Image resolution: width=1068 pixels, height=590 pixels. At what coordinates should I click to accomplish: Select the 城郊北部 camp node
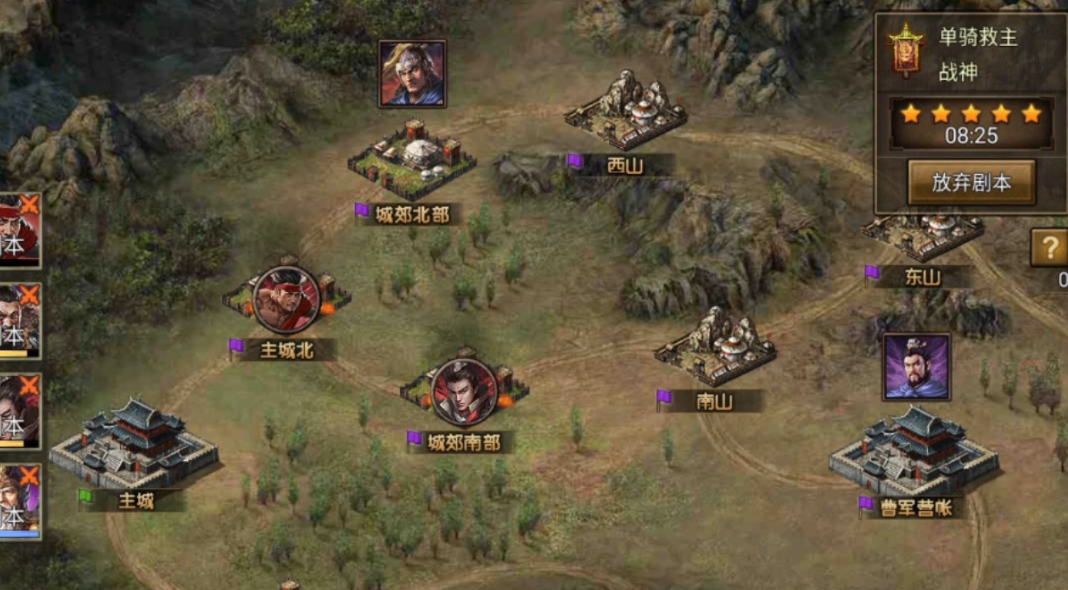pyautogui.click(x=412, y=162)
